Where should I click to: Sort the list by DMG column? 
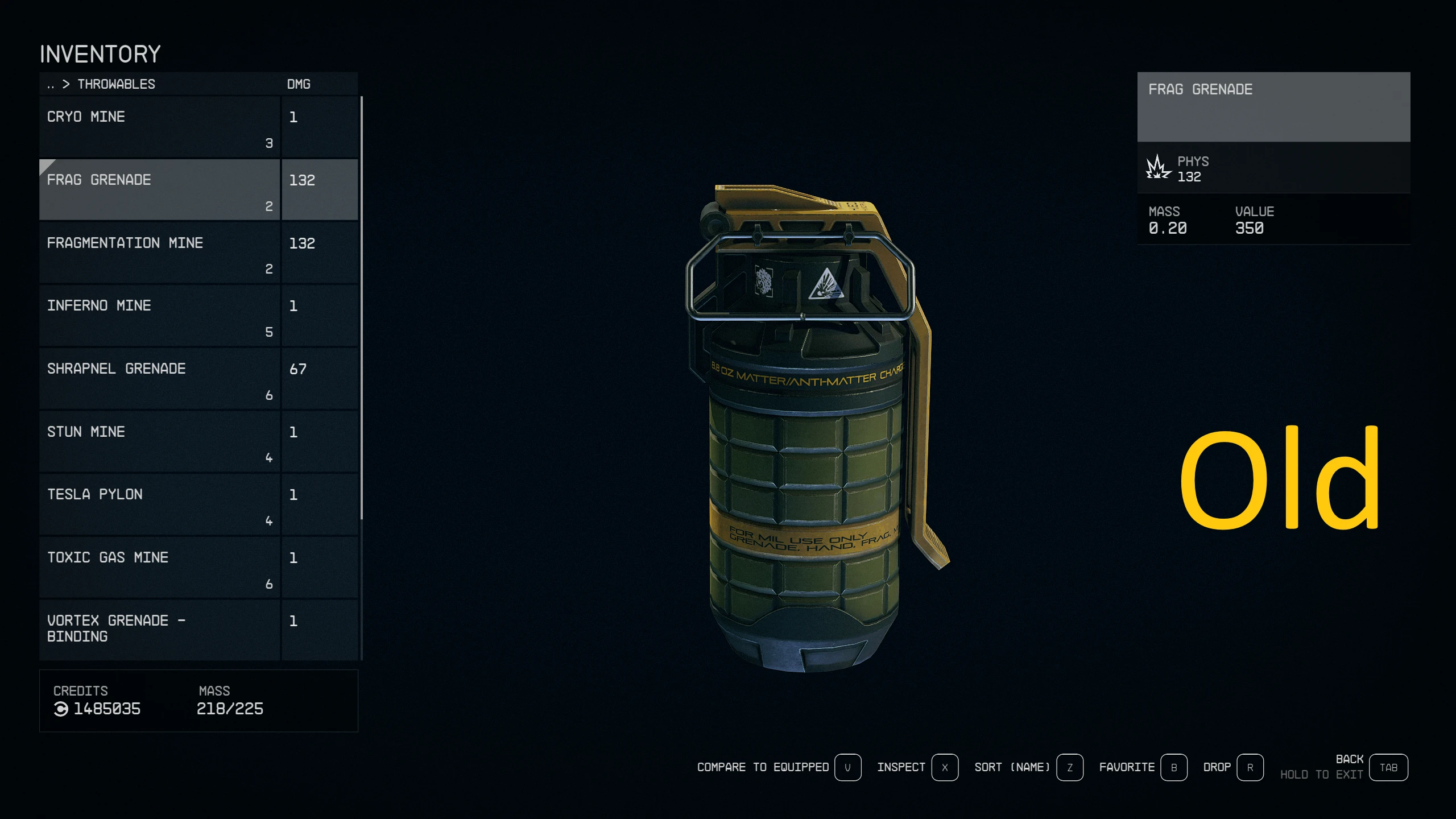299,84
